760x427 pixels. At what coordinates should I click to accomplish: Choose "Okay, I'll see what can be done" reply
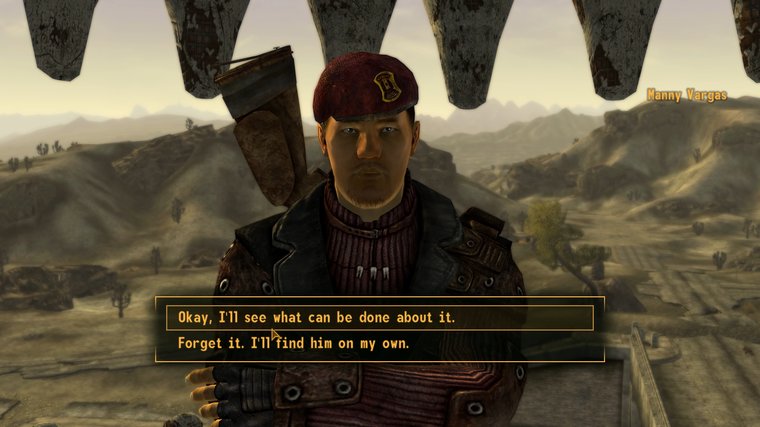coord(316,317)
